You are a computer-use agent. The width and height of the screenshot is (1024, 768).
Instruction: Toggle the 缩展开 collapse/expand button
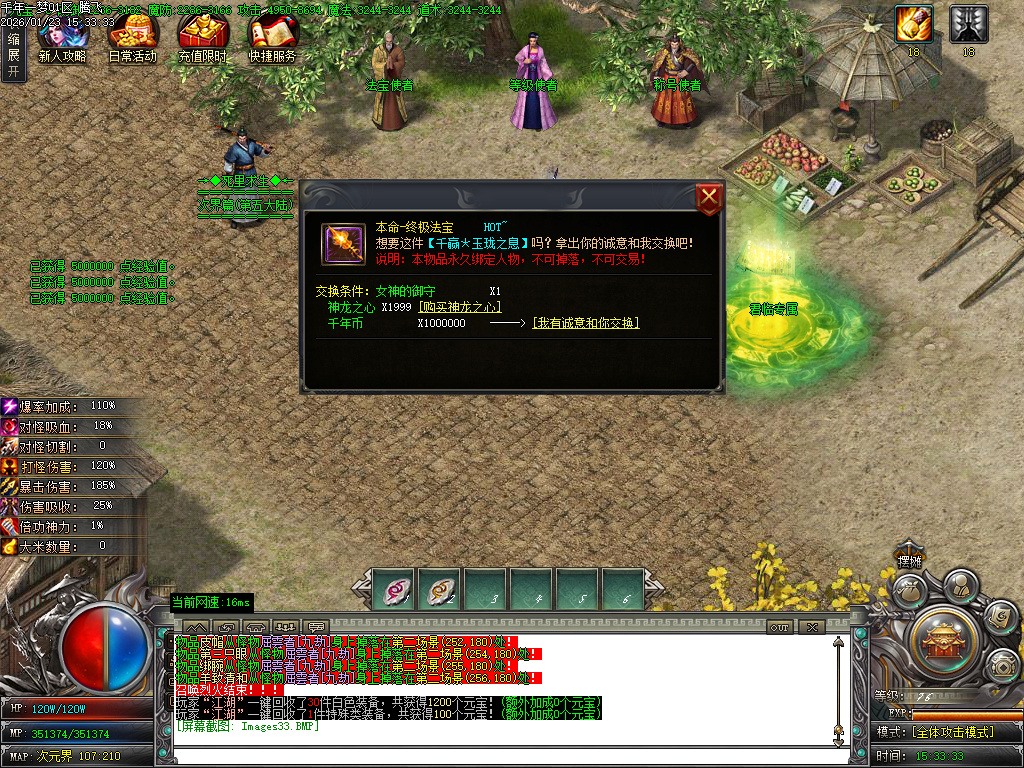coord(13,55)
